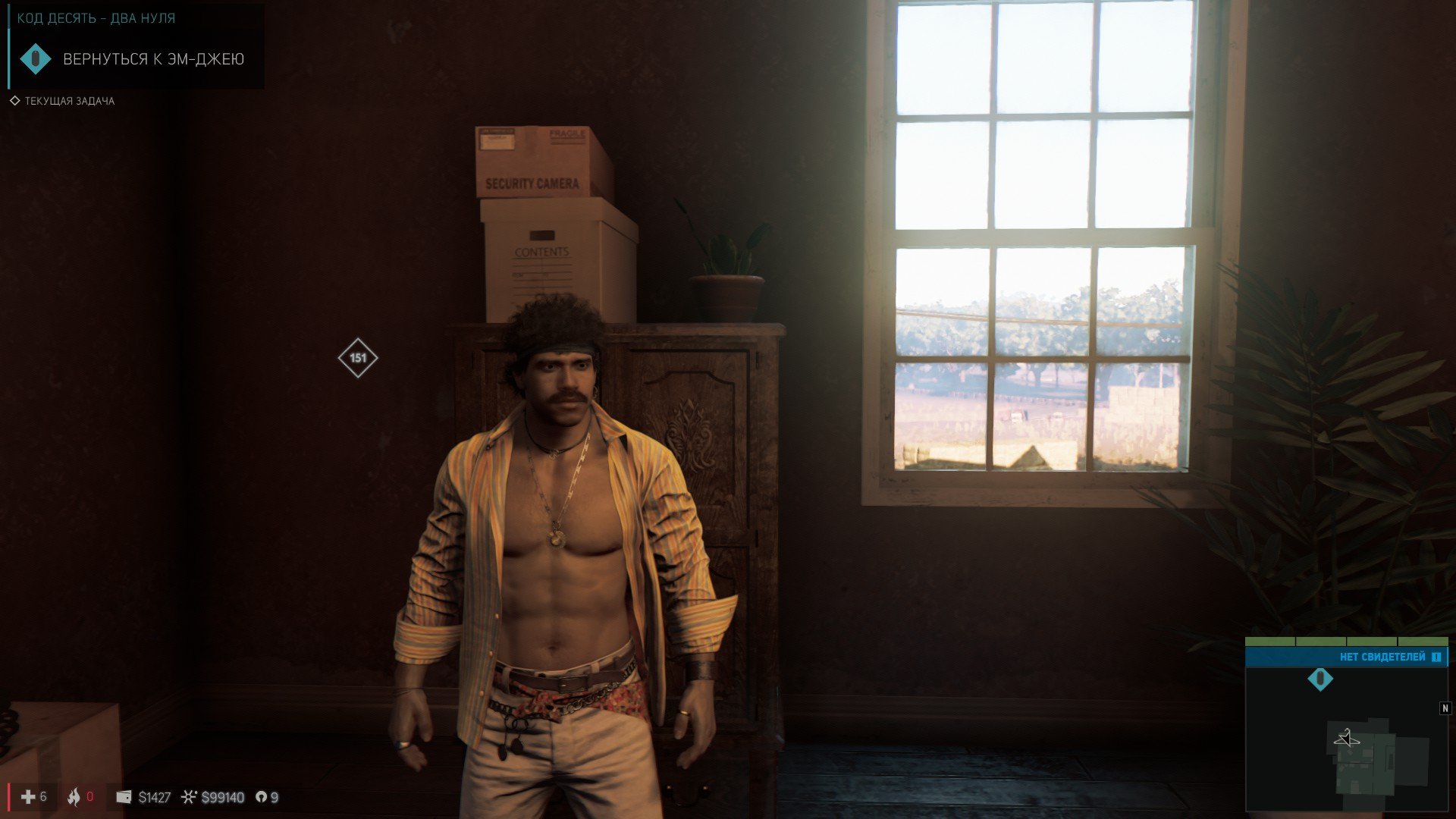
Task: Select the objective "Вернуться к Эм-Джею"
Action: 152,59
